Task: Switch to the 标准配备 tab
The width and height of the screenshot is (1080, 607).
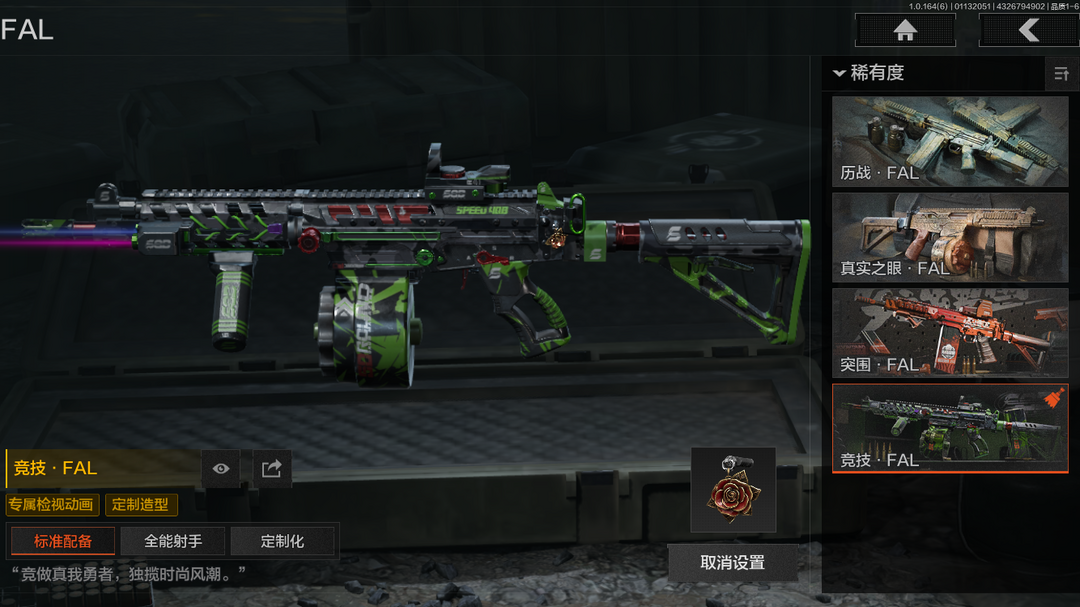Action: click(63, 541)
